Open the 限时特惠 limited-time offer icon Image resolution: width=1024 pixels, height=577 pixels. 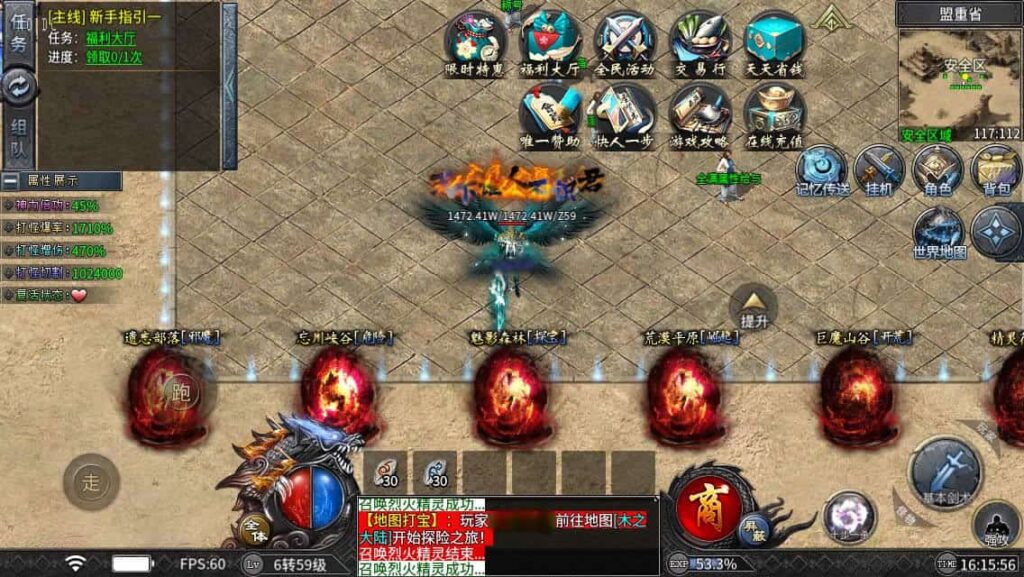[475, 40]
